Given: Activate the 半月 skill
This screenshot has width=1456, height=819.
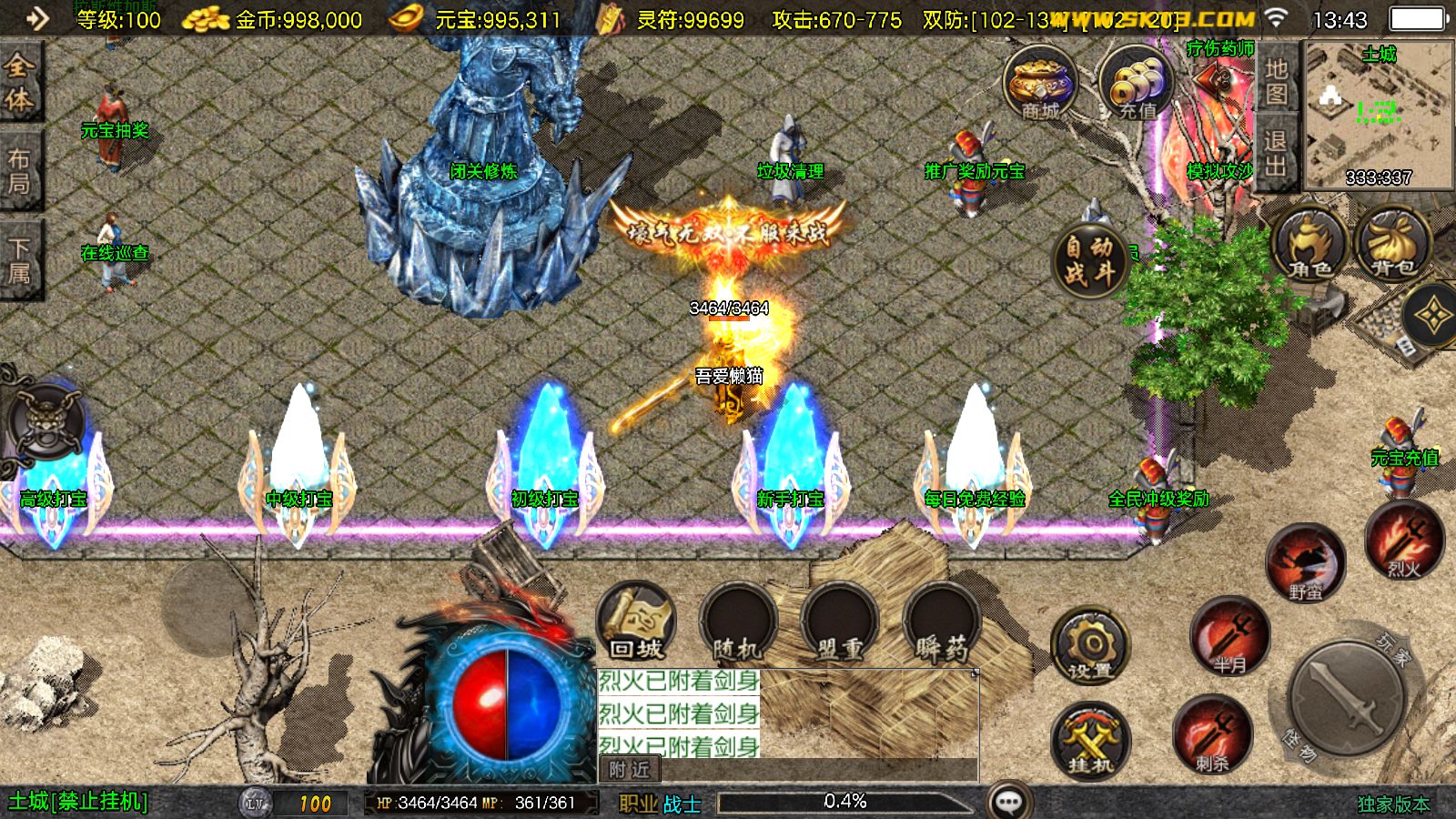Looking at the screenshot, I should (x=1229, y=636).
